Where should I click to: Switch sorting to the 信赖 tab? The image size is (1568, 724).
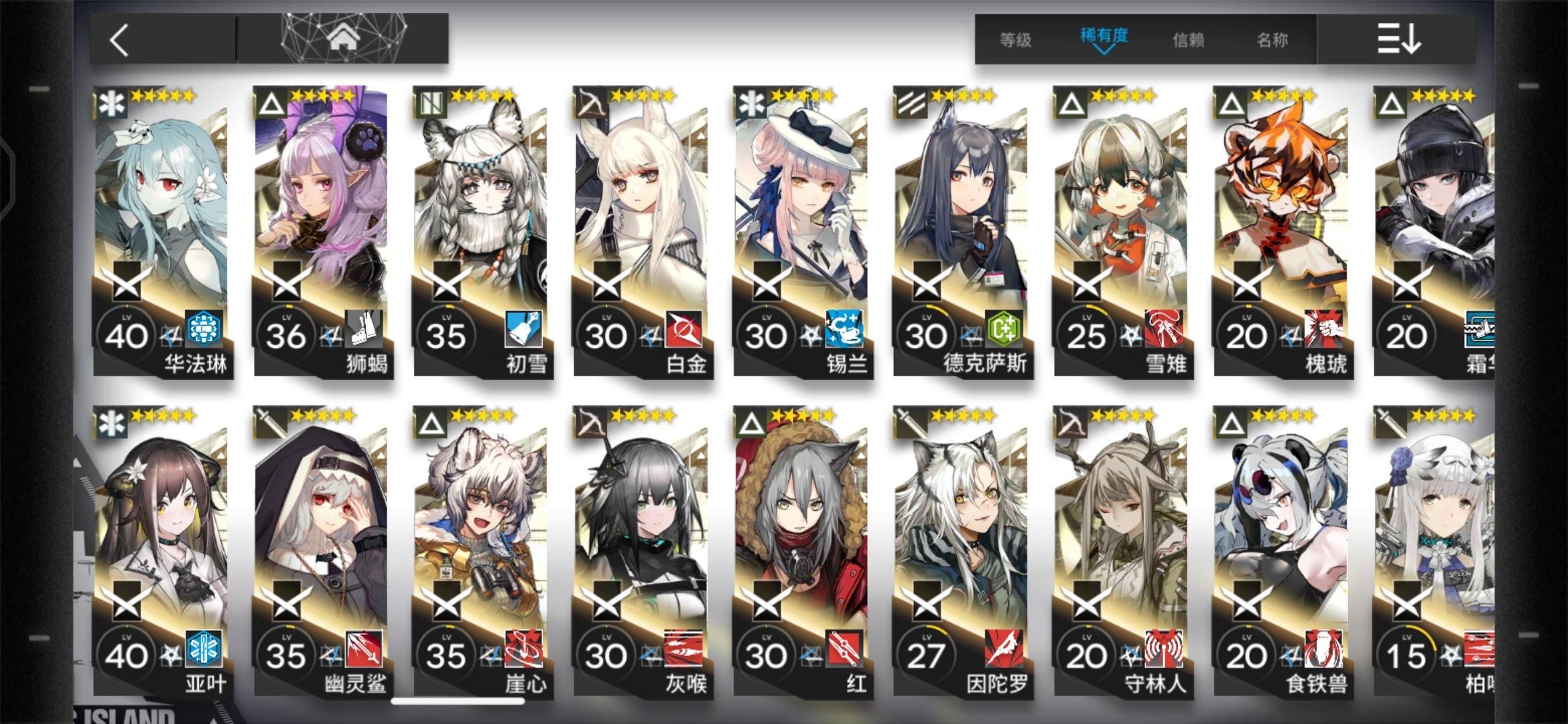(1187, 40)
